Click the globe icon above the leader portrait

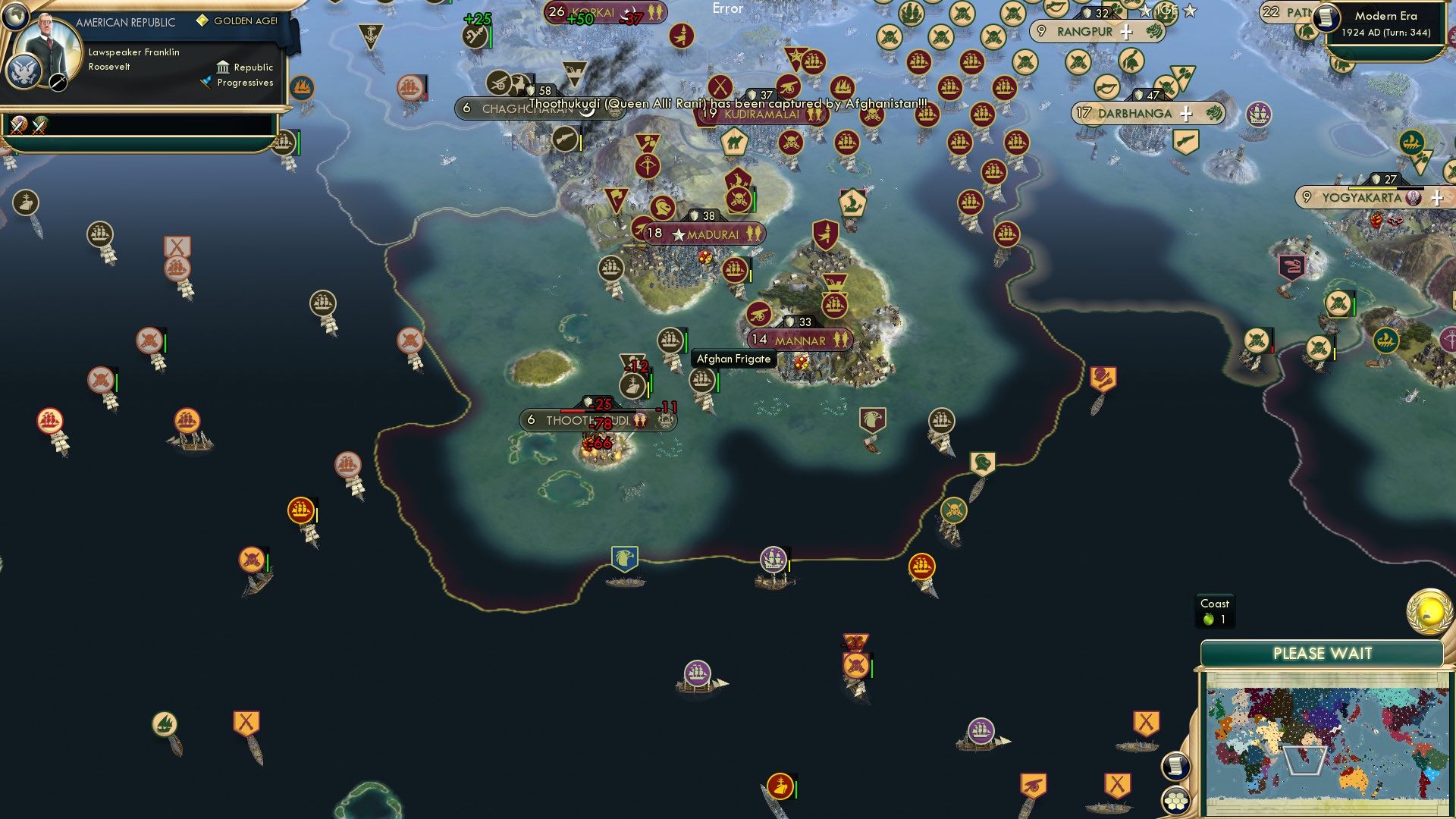[x=16, y=17]
